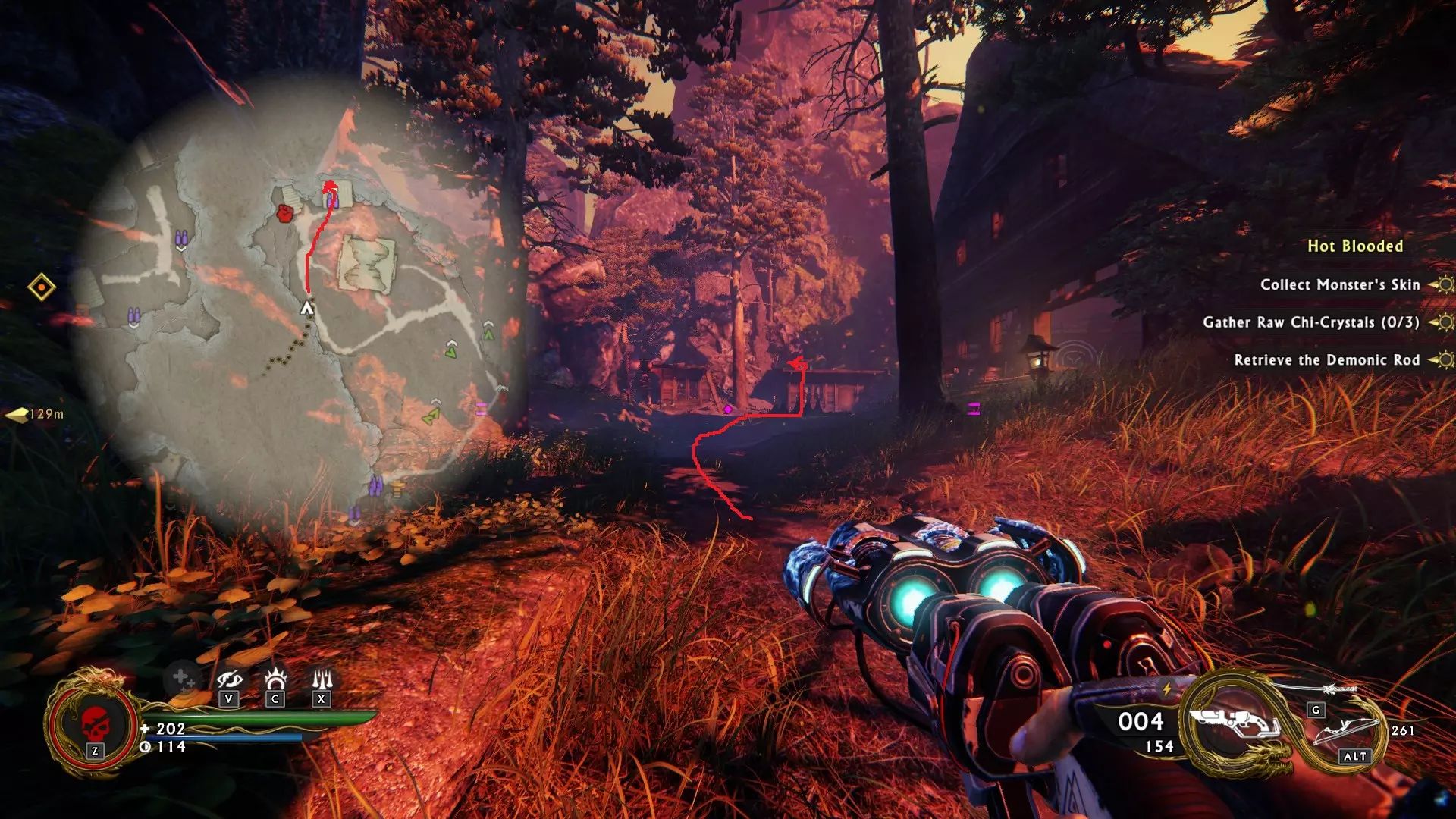
Task: Choose the Gather Raw Chi-Crystals objective
Action: pos(1310,322)
